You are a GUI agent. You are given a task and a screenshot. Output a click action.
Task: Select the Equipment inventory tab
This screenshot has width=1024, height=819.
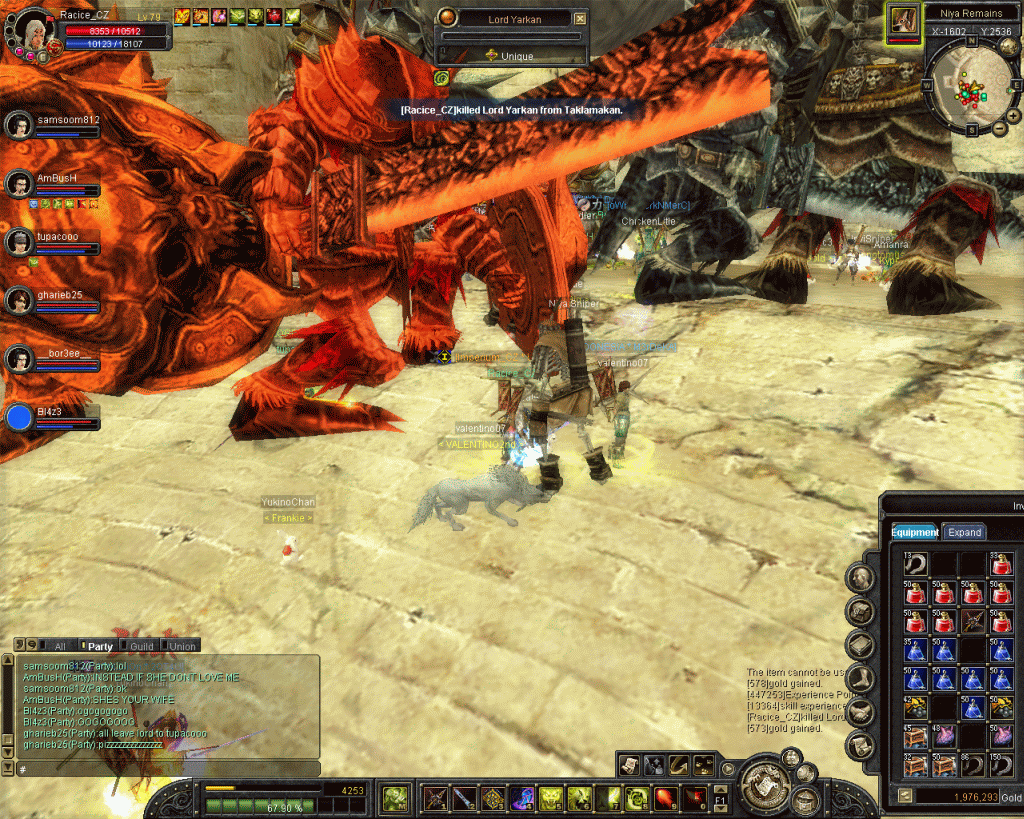point(914,532)
